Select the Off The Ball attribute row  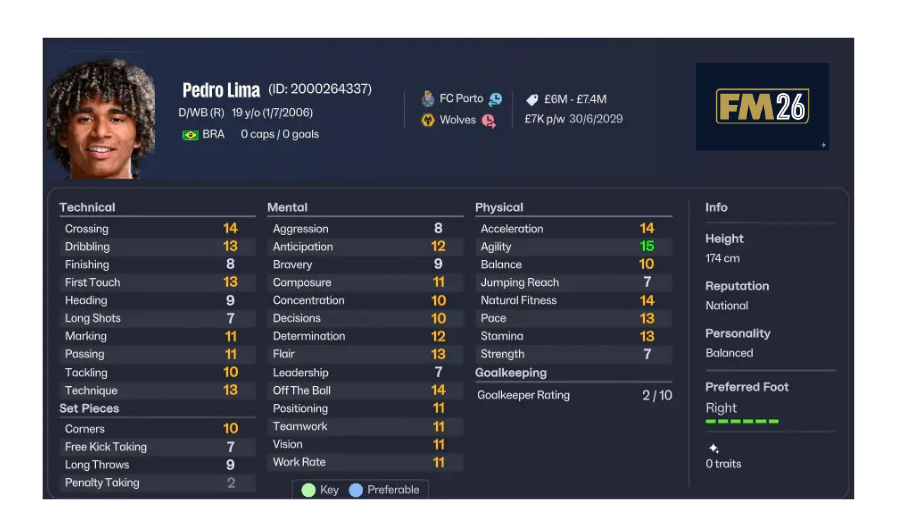click(x=359, y=391)
